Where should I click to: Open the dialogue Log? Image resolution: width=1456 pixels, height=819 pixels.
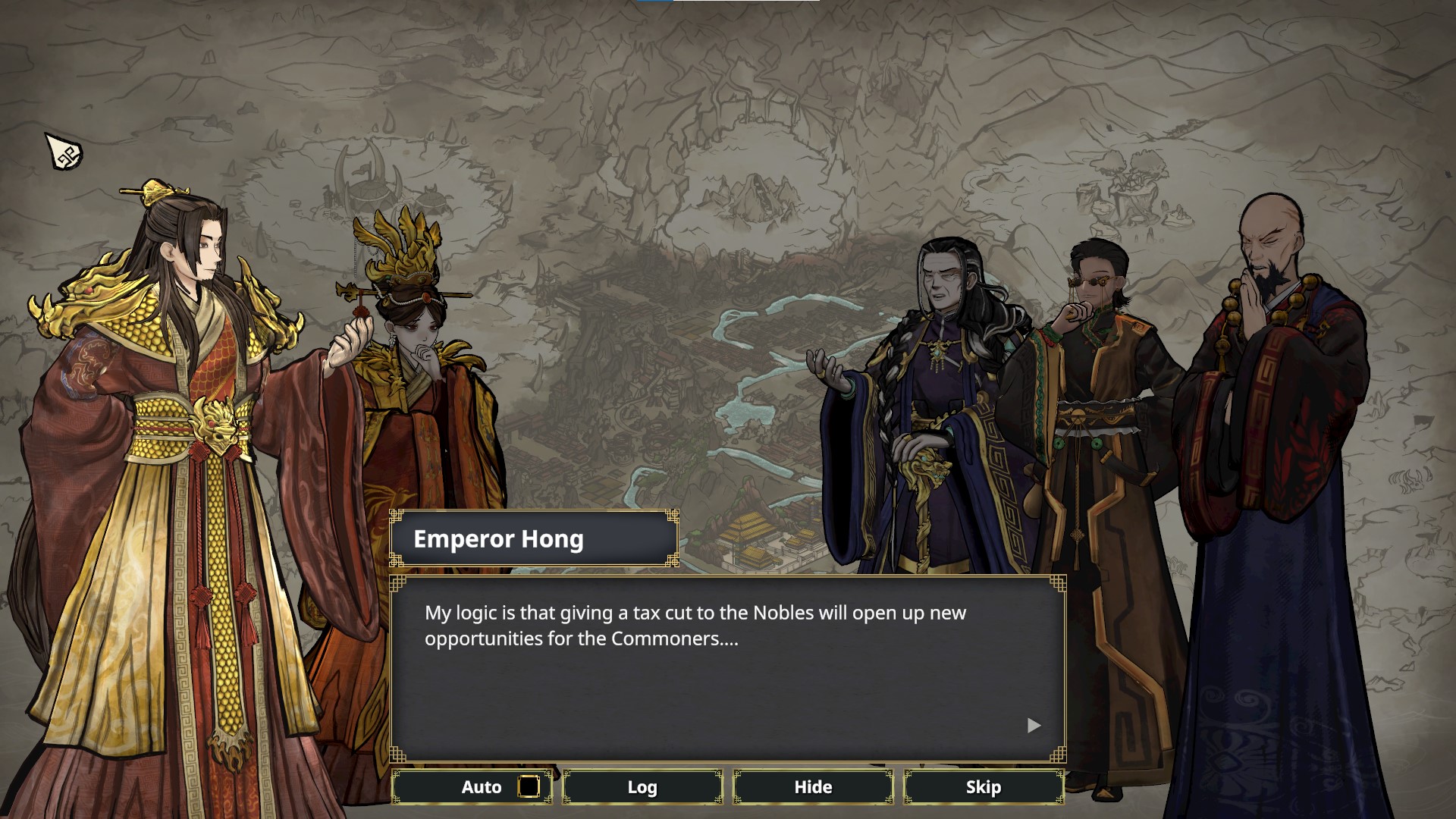point(642,787)
